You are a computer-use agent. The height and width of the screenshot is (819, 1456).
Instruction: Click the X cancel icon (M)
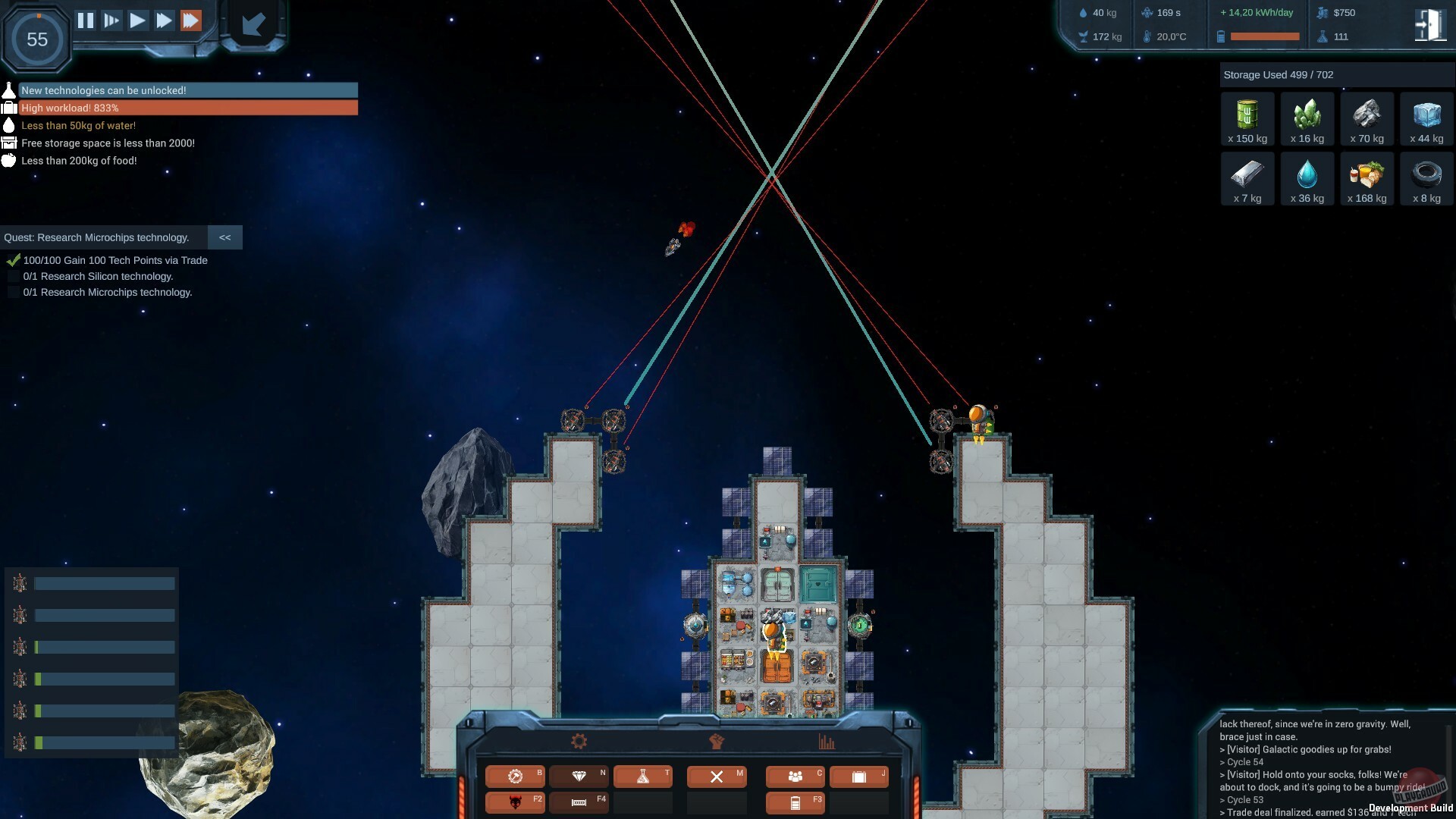tap(716, 777)
